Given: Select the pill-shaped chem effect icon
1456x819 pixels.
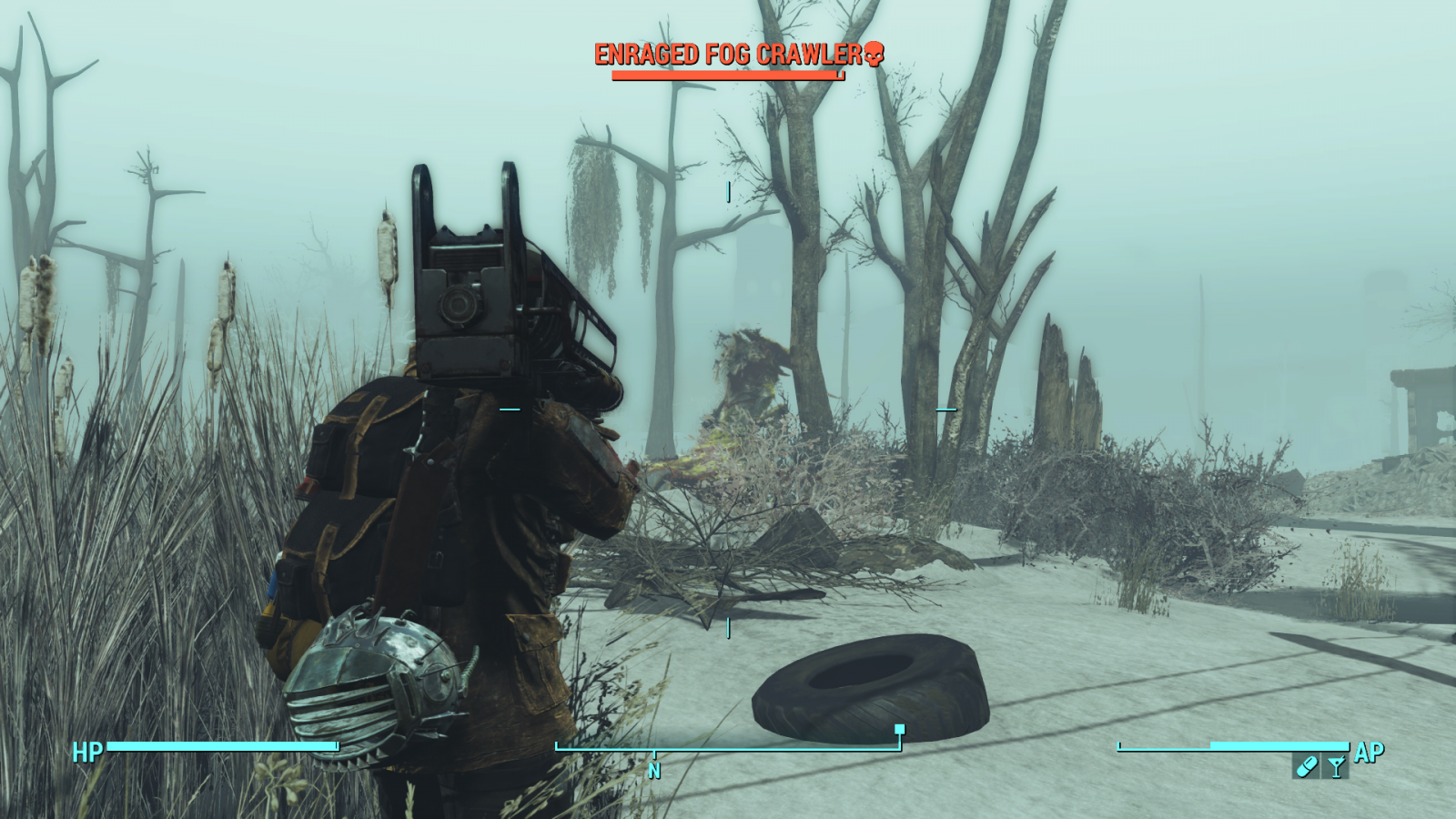Looking at the screenshot, I should 1306,767.
